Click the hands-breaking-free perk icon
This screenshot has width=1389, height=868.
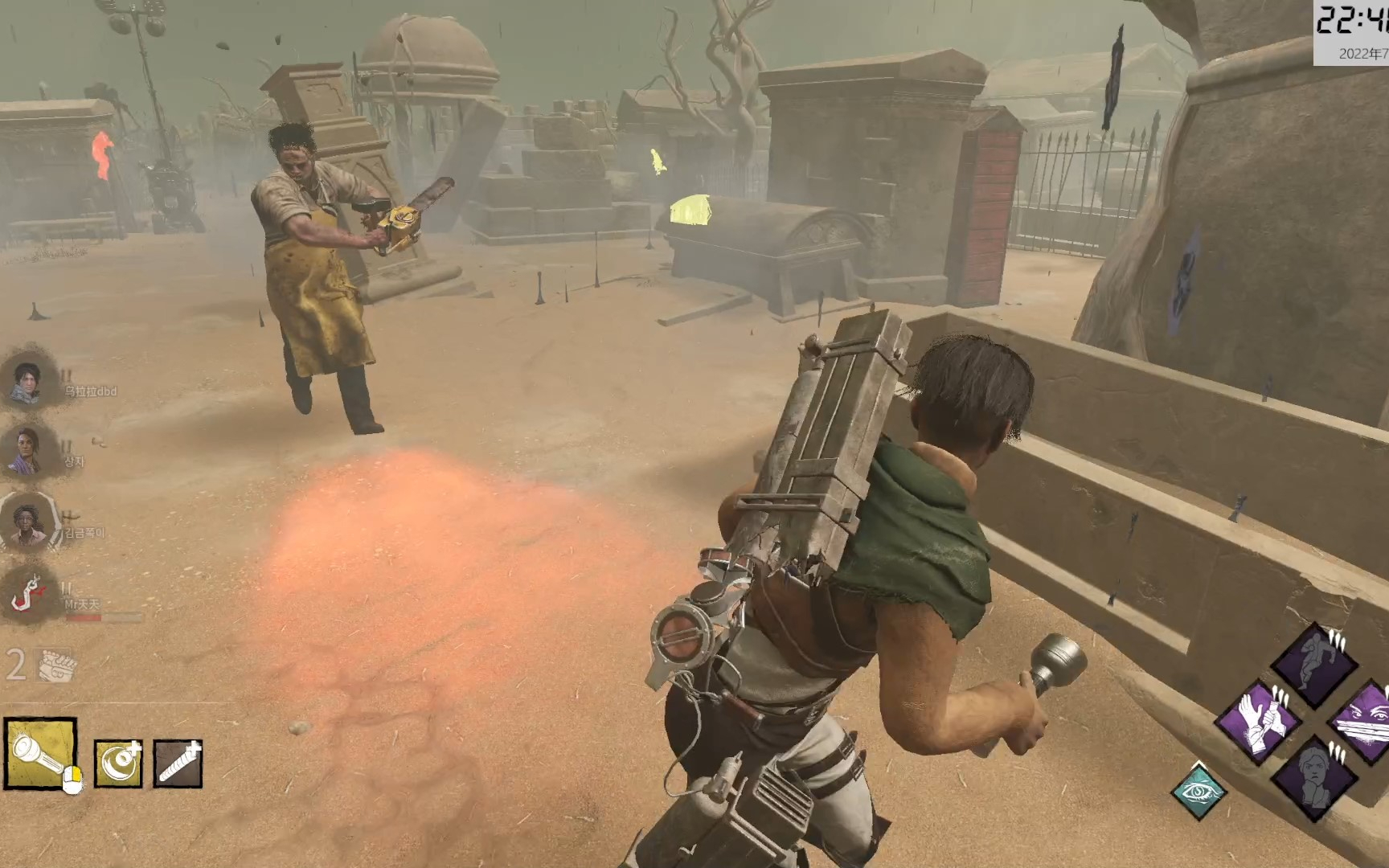tap(1259, 721)
